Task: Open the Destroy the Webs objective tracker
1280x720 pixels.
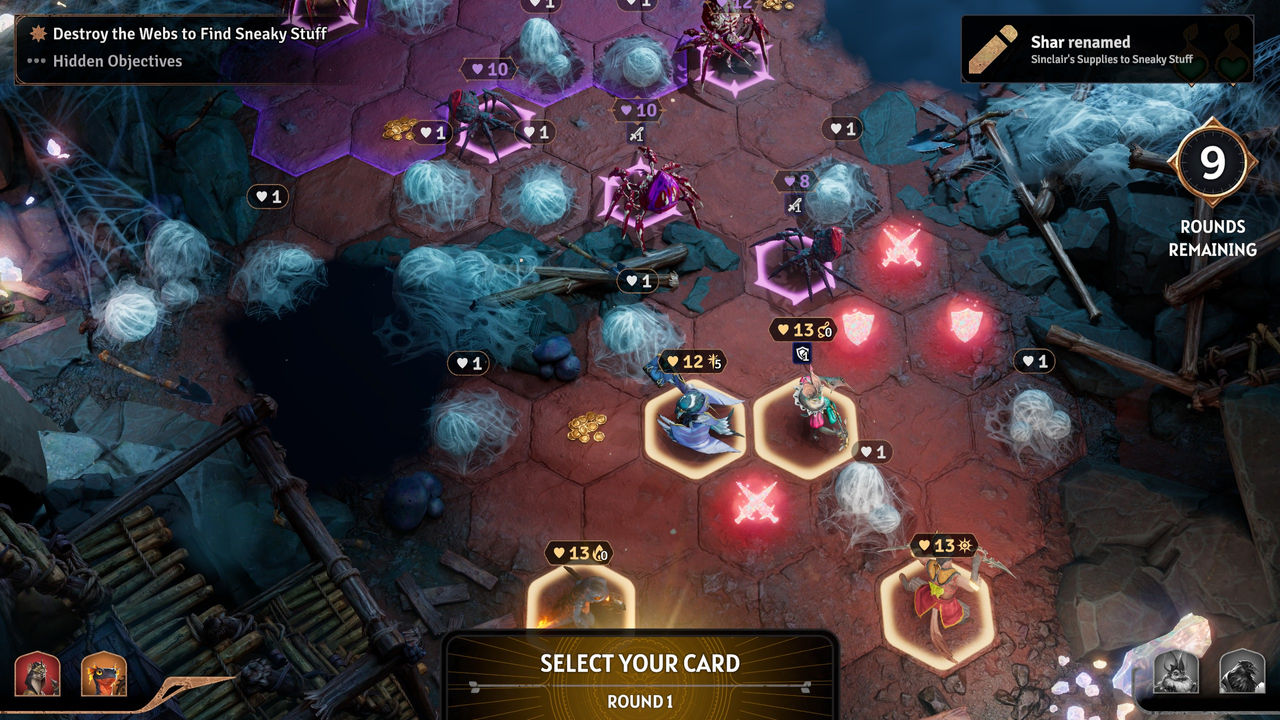Action: (189, 34)
